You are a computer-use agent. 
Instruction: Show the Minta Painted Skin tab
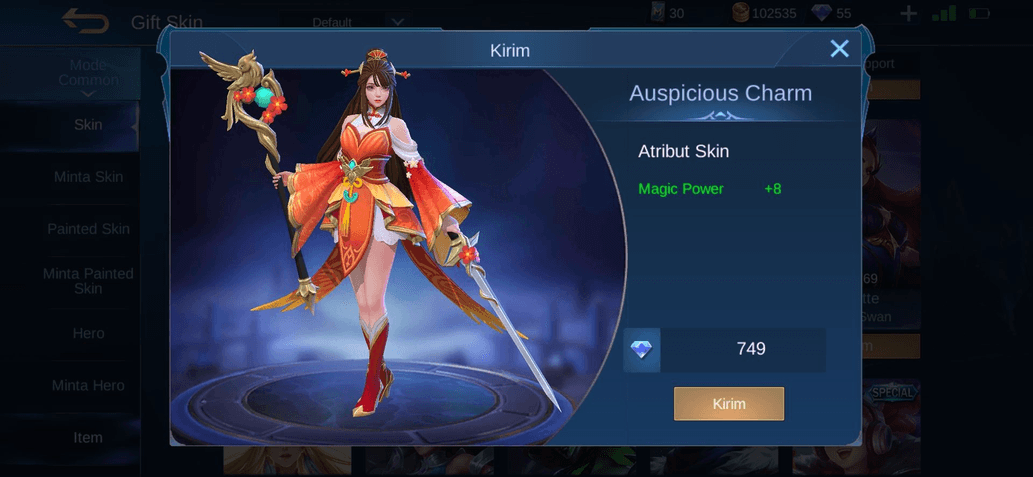point(88,281)
